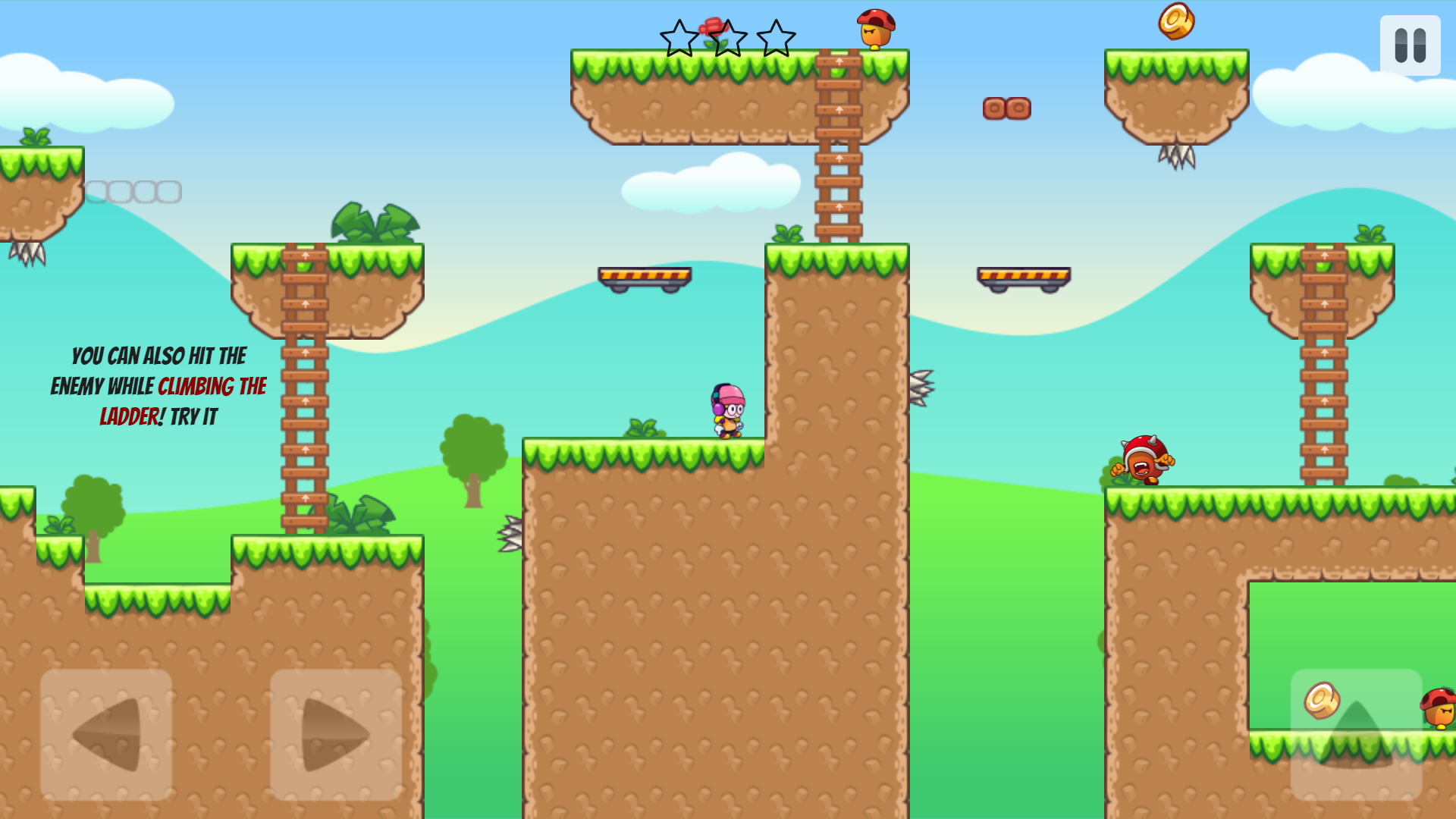1456x819 pixels.
Task: Click the first empty star rating icon
Action: tap(680, 38)
